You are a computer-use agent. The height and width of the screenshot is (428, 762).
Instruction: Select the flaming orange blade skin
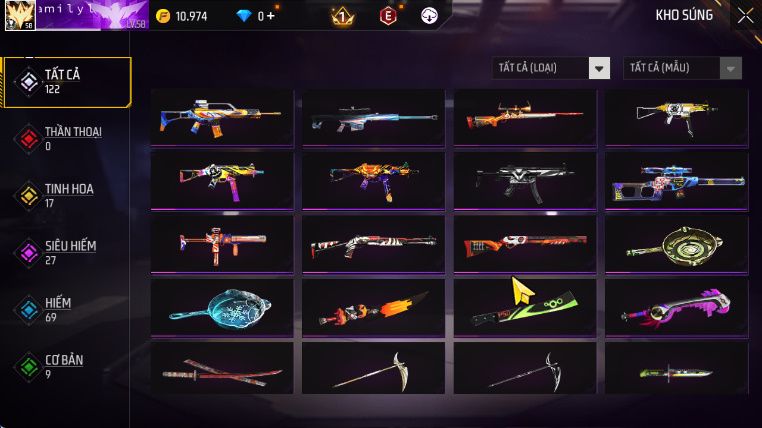pyautogui.click(x=373, y=306)
